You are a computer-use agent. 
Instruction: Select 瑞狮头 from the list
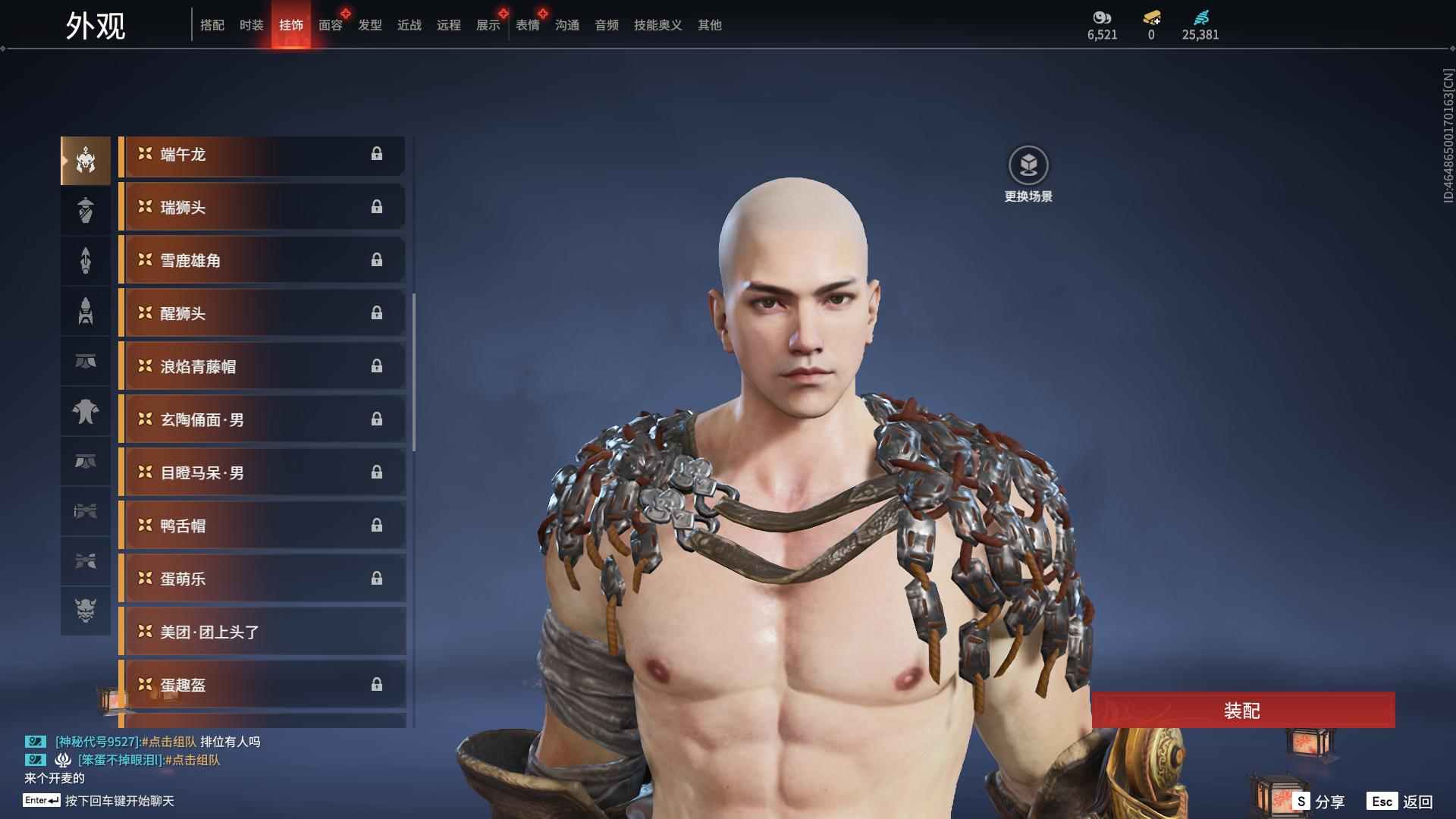[x=262, y=208]
